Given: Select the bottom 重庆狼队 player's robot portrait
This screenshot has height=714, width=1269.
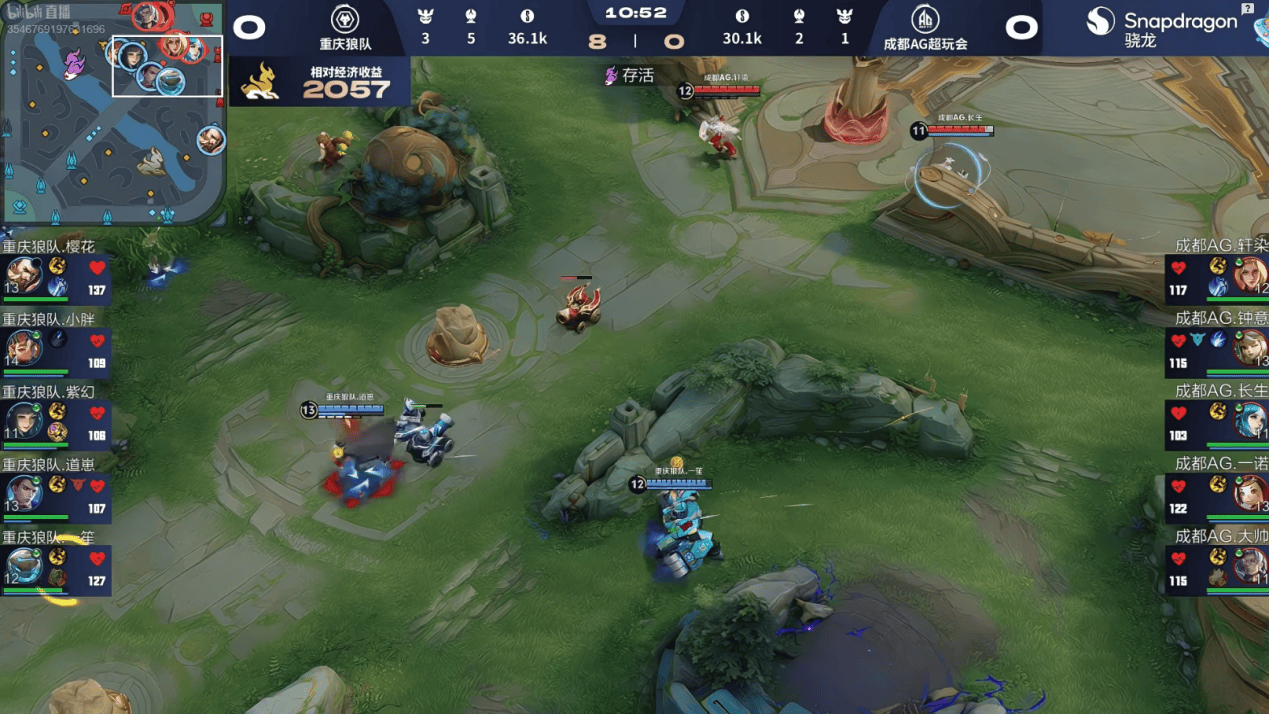Looking at the screenshot, I should [24, 567].
